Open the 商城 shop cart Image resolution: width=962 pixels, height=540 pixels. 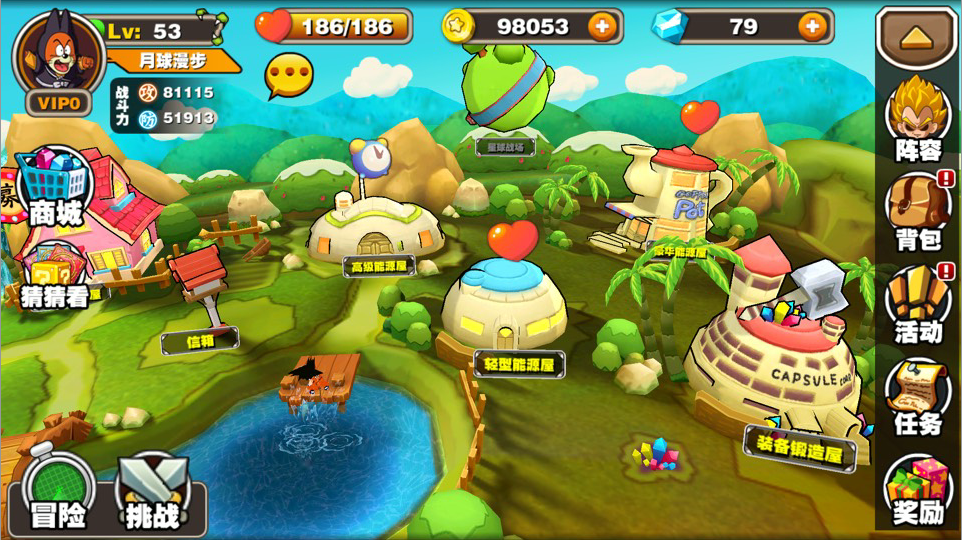pyautogui.click(x=55, y=187)
